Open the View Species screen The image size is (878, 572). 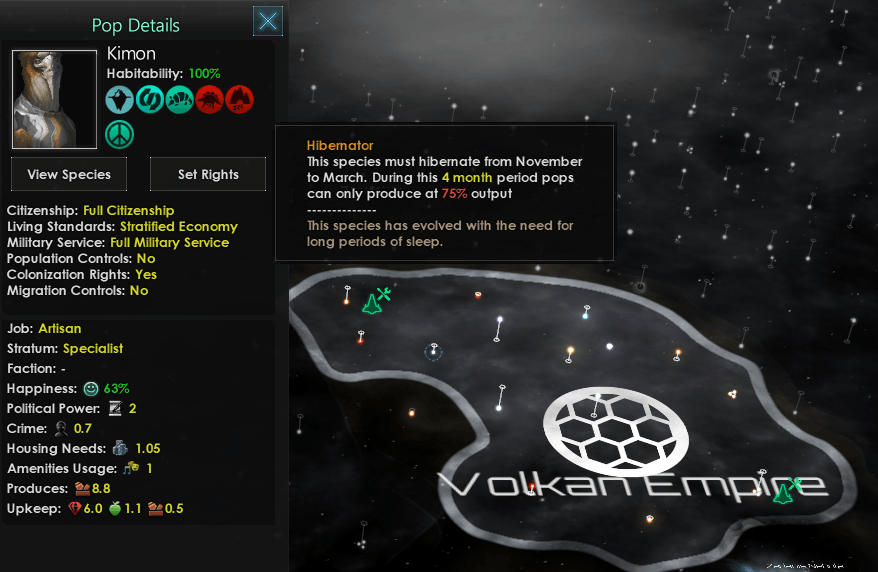pyautogui.click(x=69, y=174)
